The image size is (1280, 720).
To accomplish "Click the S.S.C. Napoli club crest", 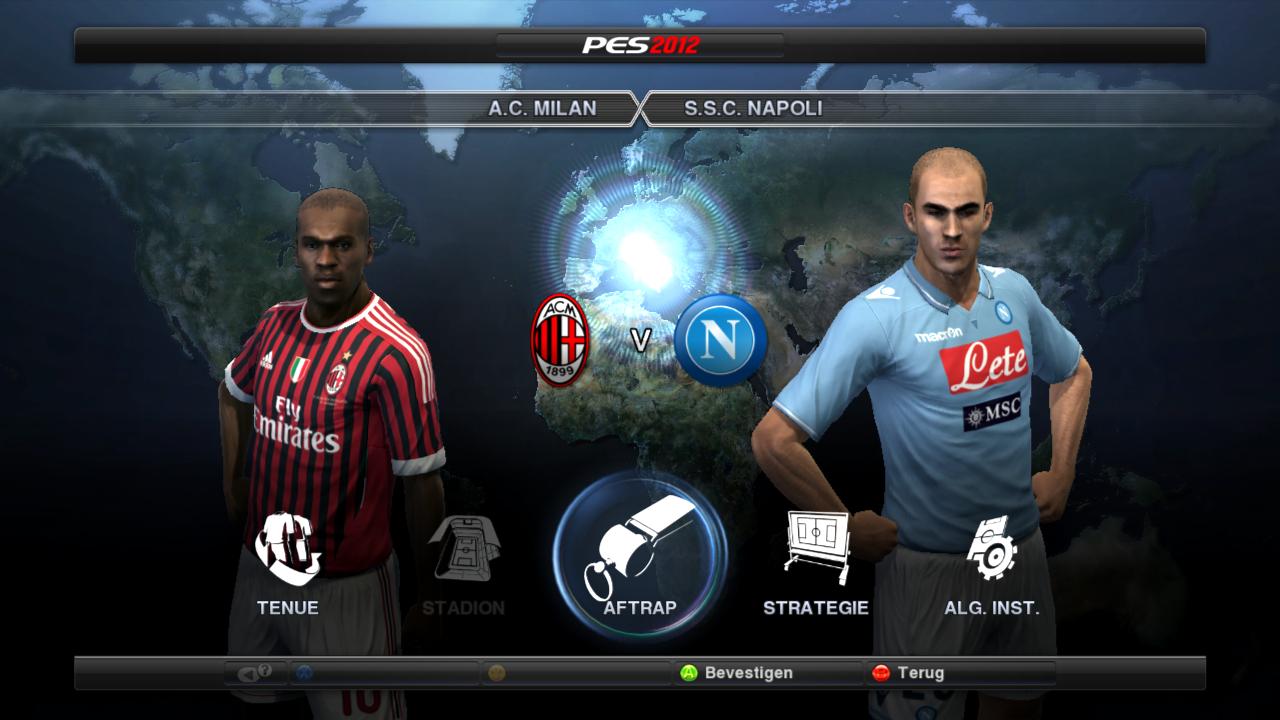I will [720, 340].
